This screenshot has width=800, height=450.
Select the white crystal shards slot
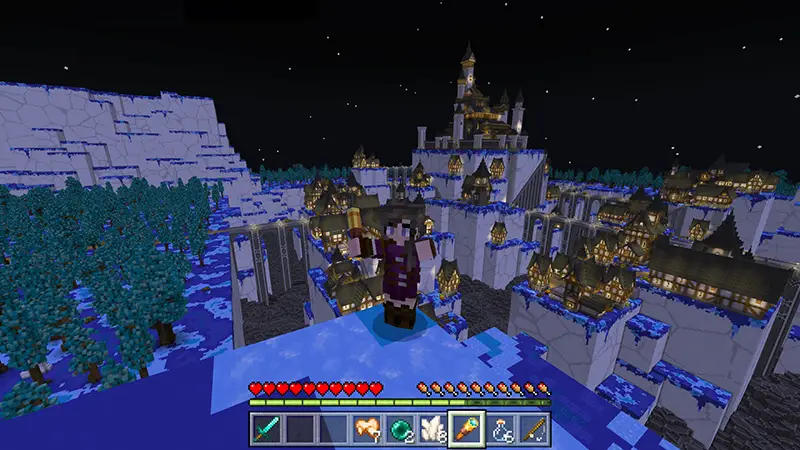pyautogui.click(x=433, y=429)
